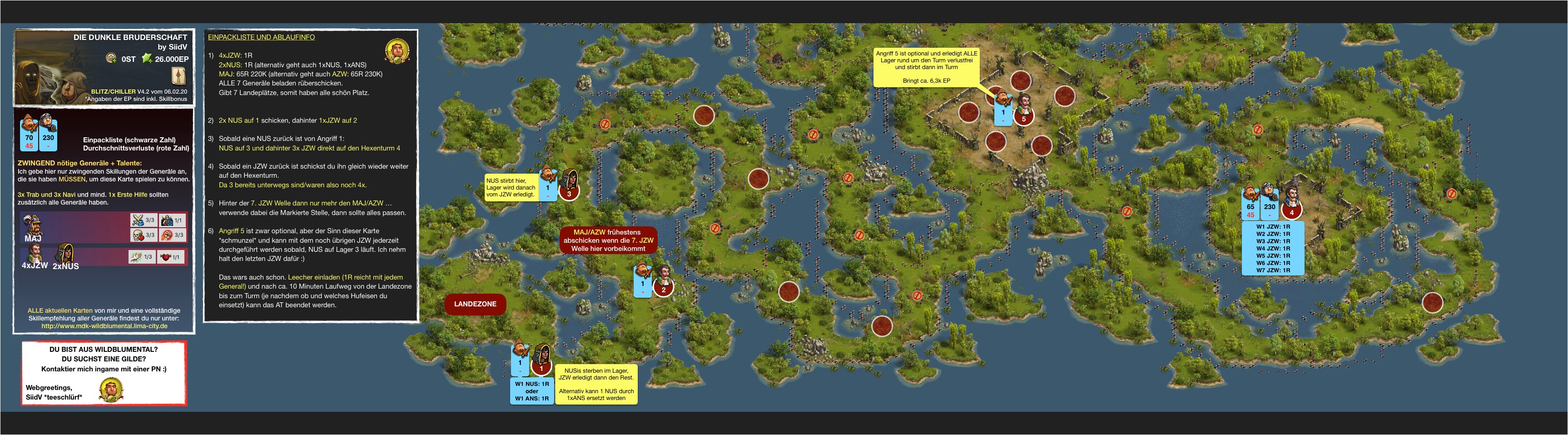Click the red LANDEZONE label
Screen dimensions: 1568x435
[x=475, y=304]
